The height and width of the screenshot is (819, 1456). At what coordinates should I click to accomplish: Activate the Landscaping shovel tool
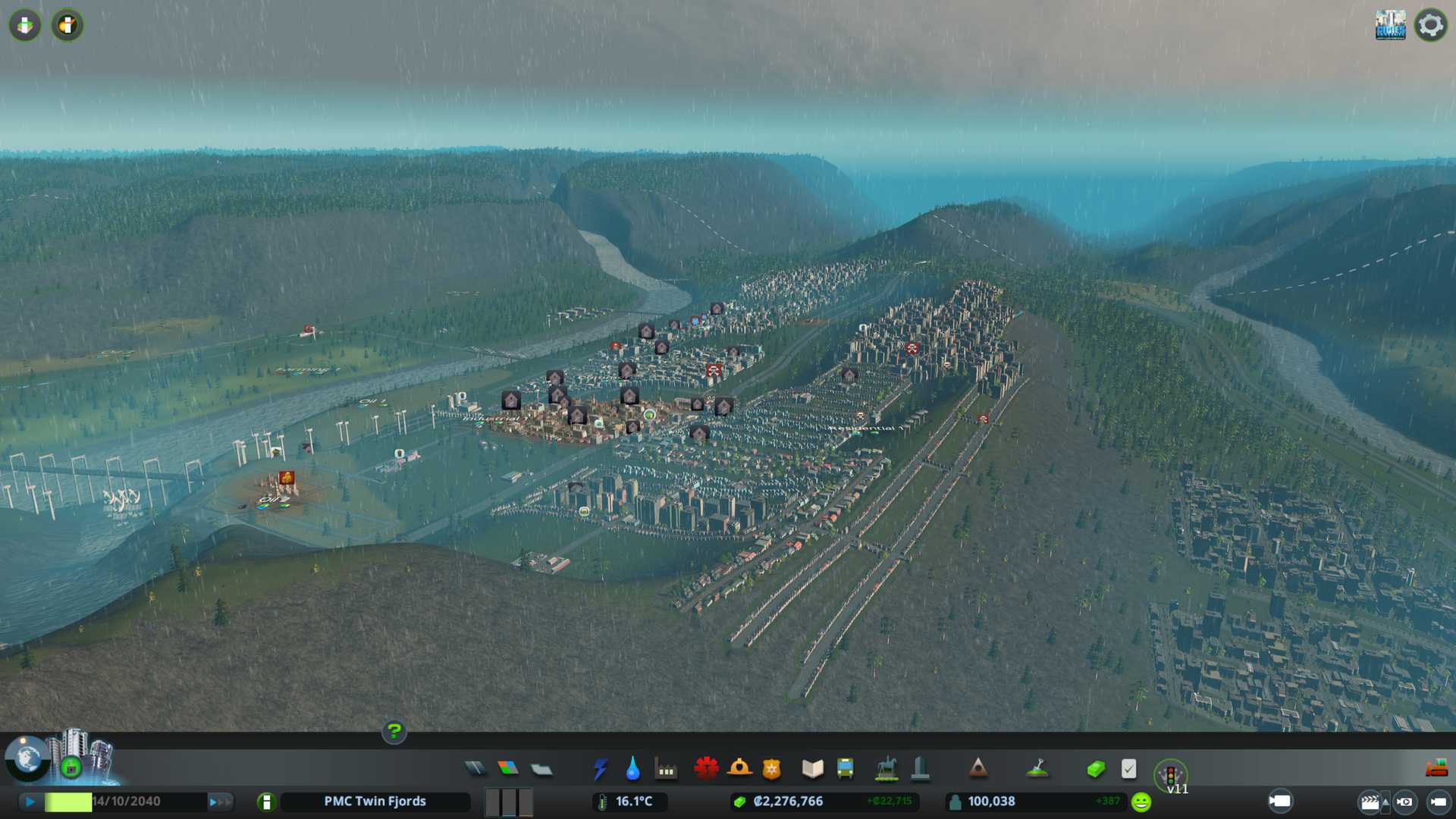1037,769
